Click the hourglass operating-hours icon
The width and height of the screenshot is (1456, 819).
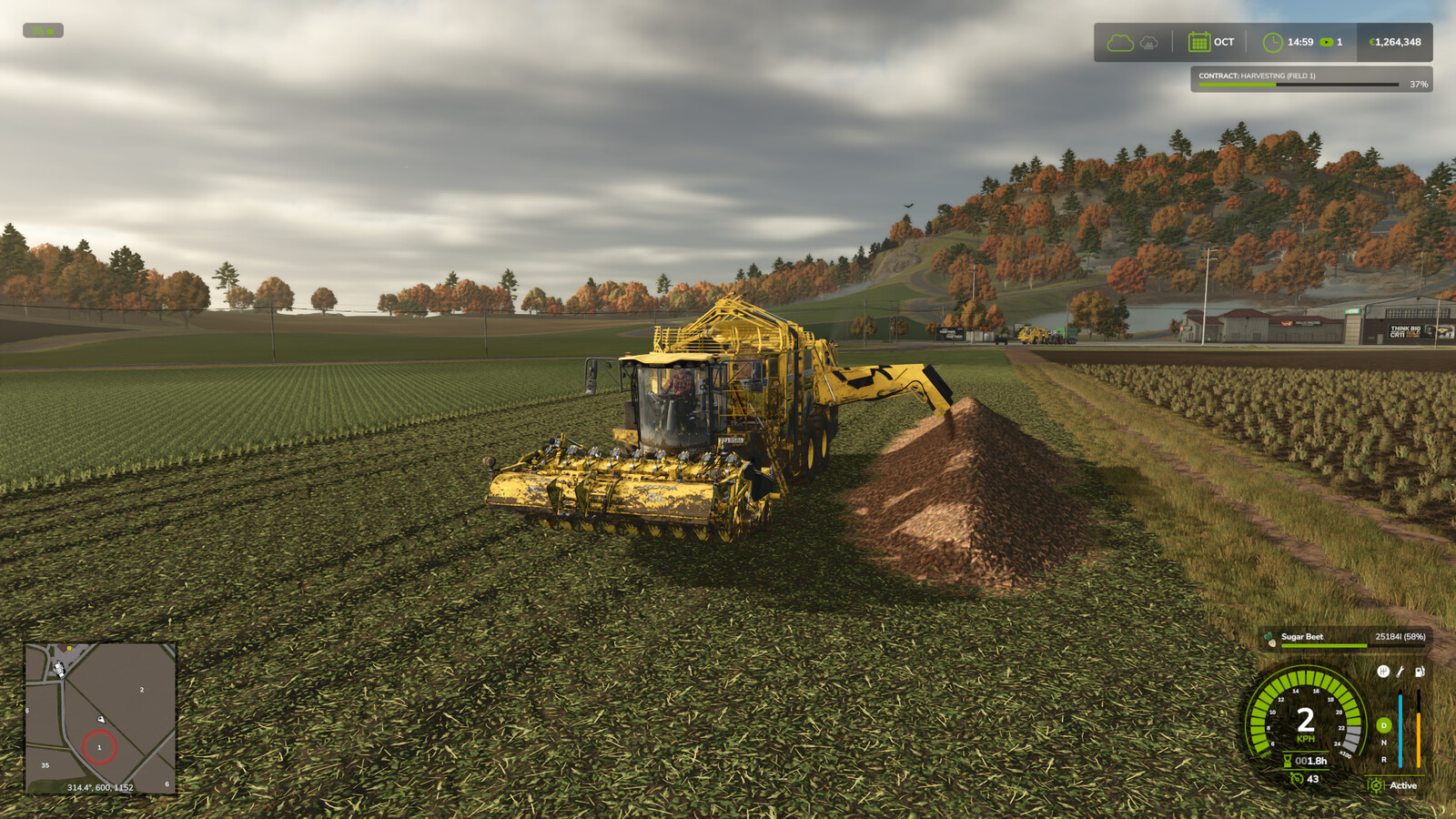point(1288,761)
